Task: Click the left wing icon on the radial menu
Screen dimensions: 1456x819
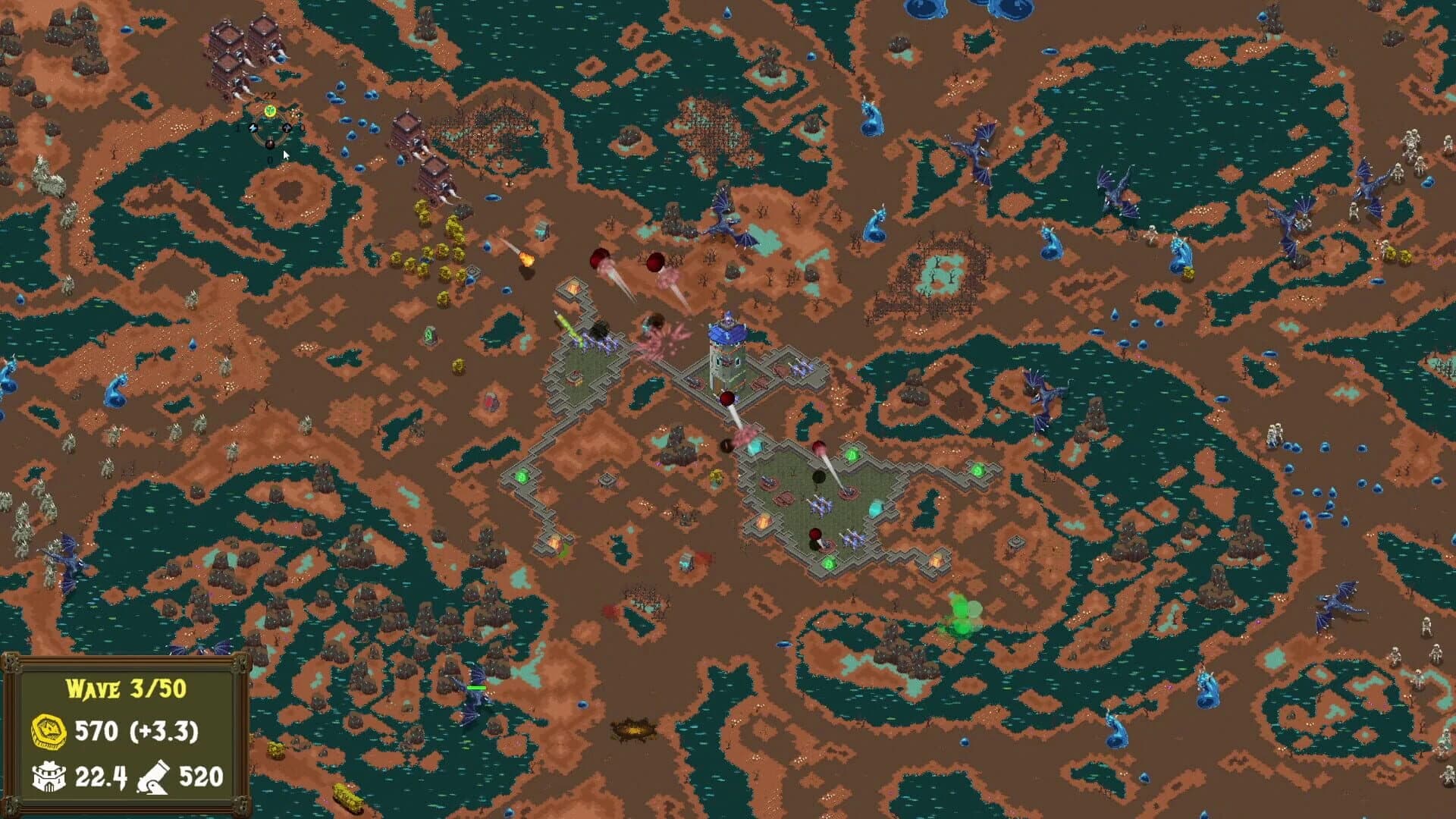Action: pyautogui.click(x=253, y=127)
